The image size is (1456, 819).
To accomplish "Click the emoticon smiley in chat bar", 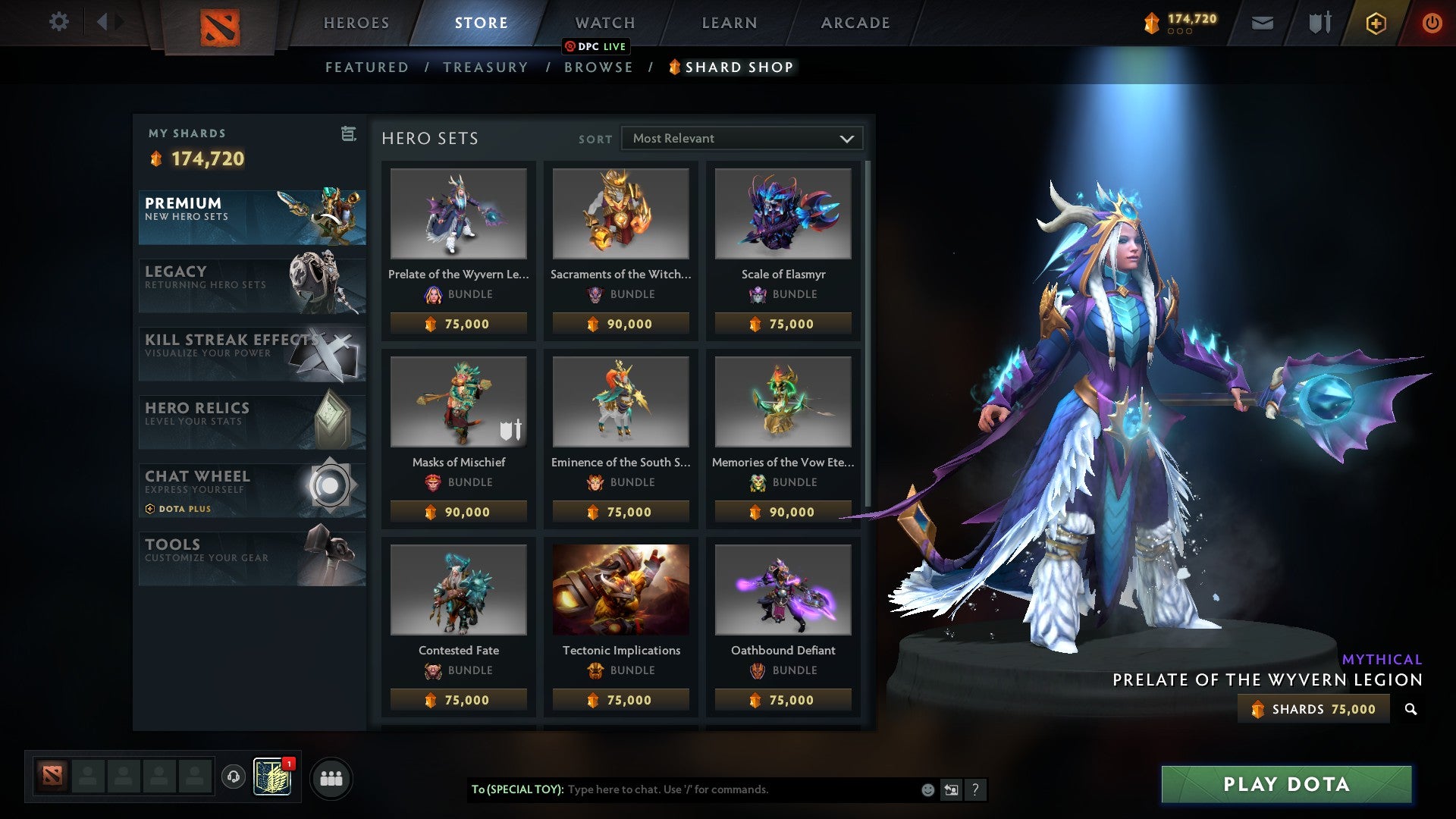I will (927, 789).
